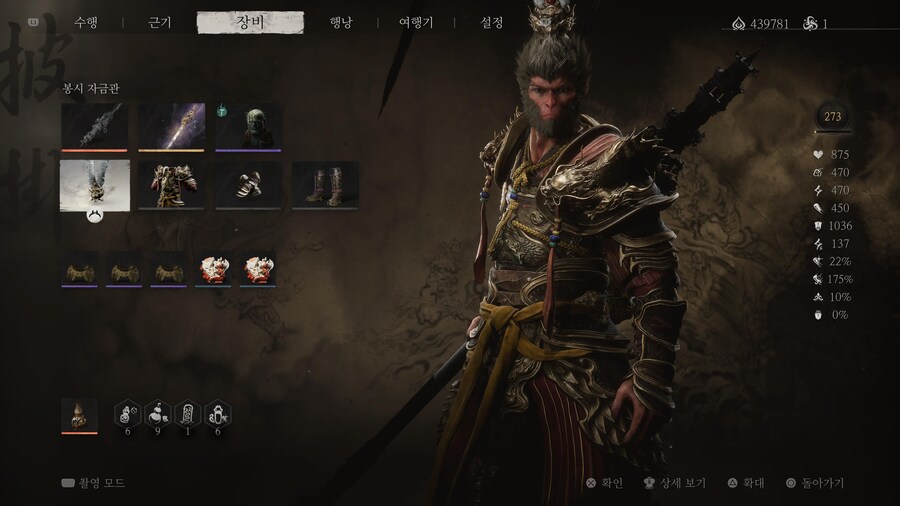The height and width of the screenshot is (506, 900).
Task: Open the 여행기 journal tab
Action: [416, 23]
